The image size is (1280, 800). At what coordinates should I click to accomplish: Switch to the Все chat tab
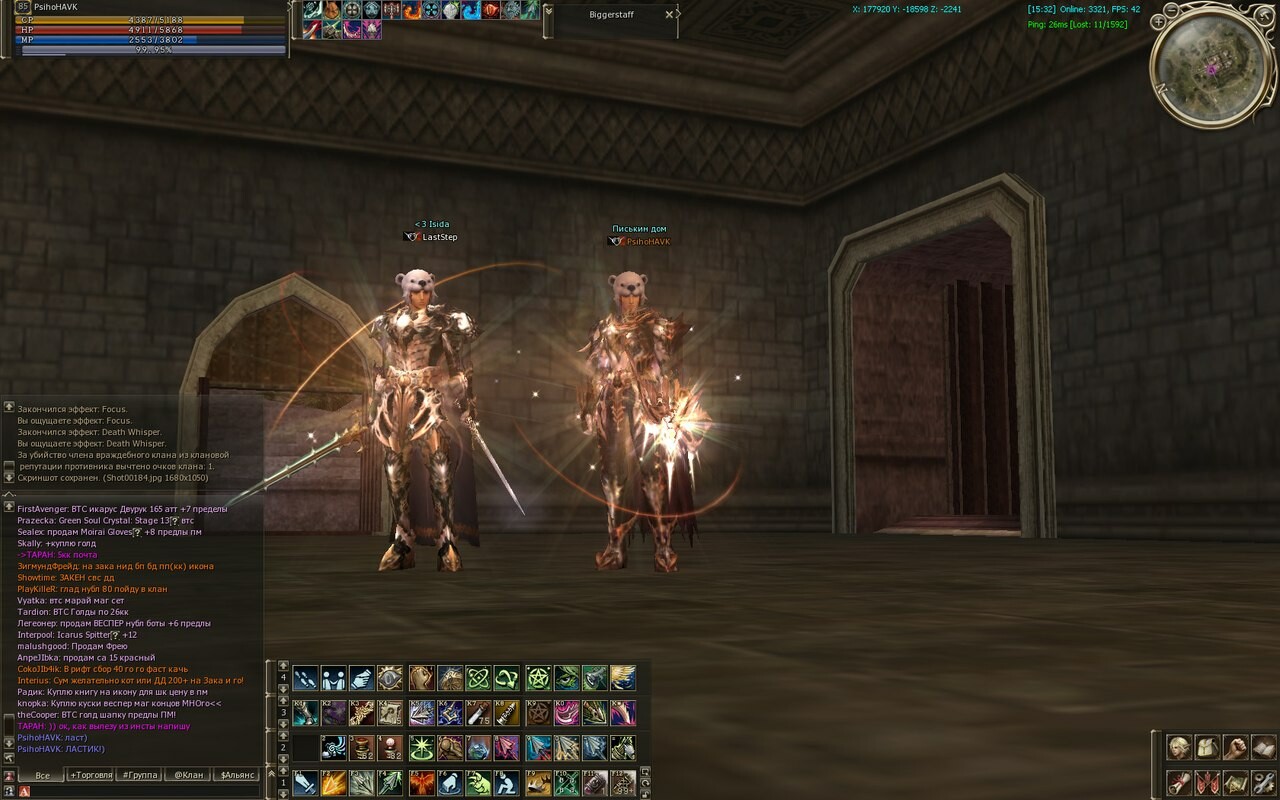point(42,775)
